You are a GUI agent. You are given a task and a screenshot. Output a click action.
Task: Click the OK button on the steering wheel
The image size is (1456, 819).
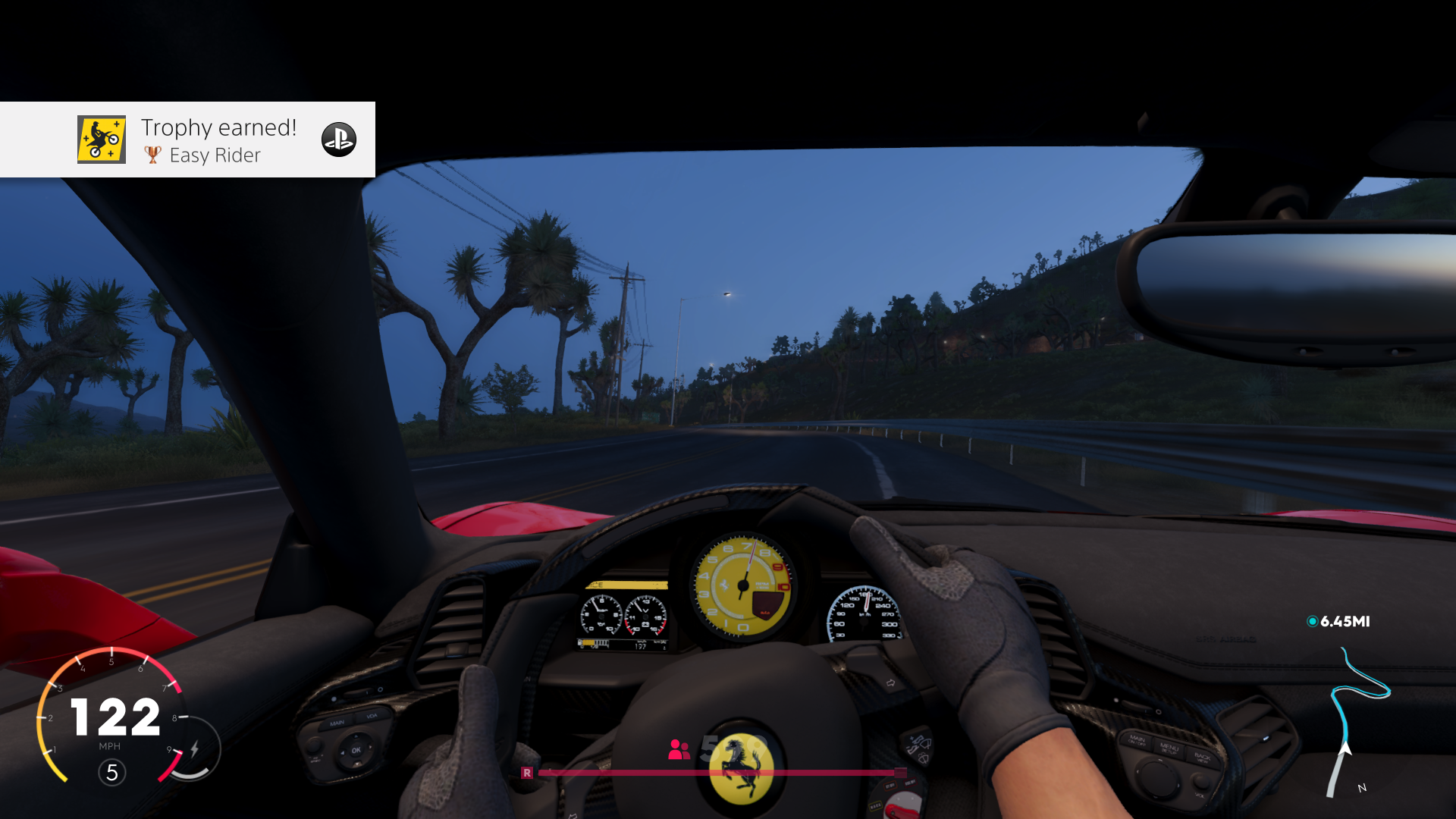pos(357,750)
